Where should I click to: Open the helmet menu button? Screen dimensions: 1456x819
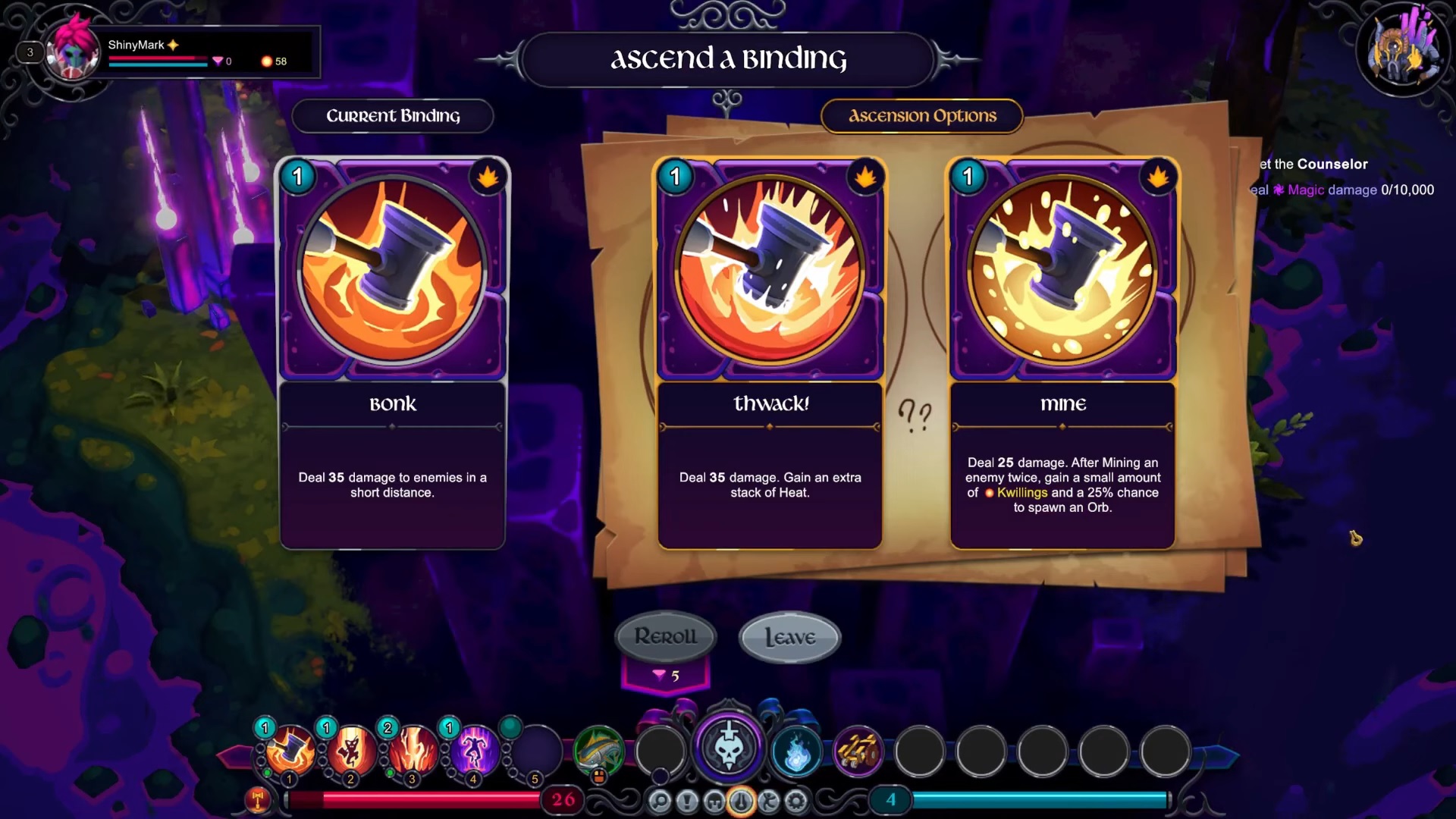714,801
